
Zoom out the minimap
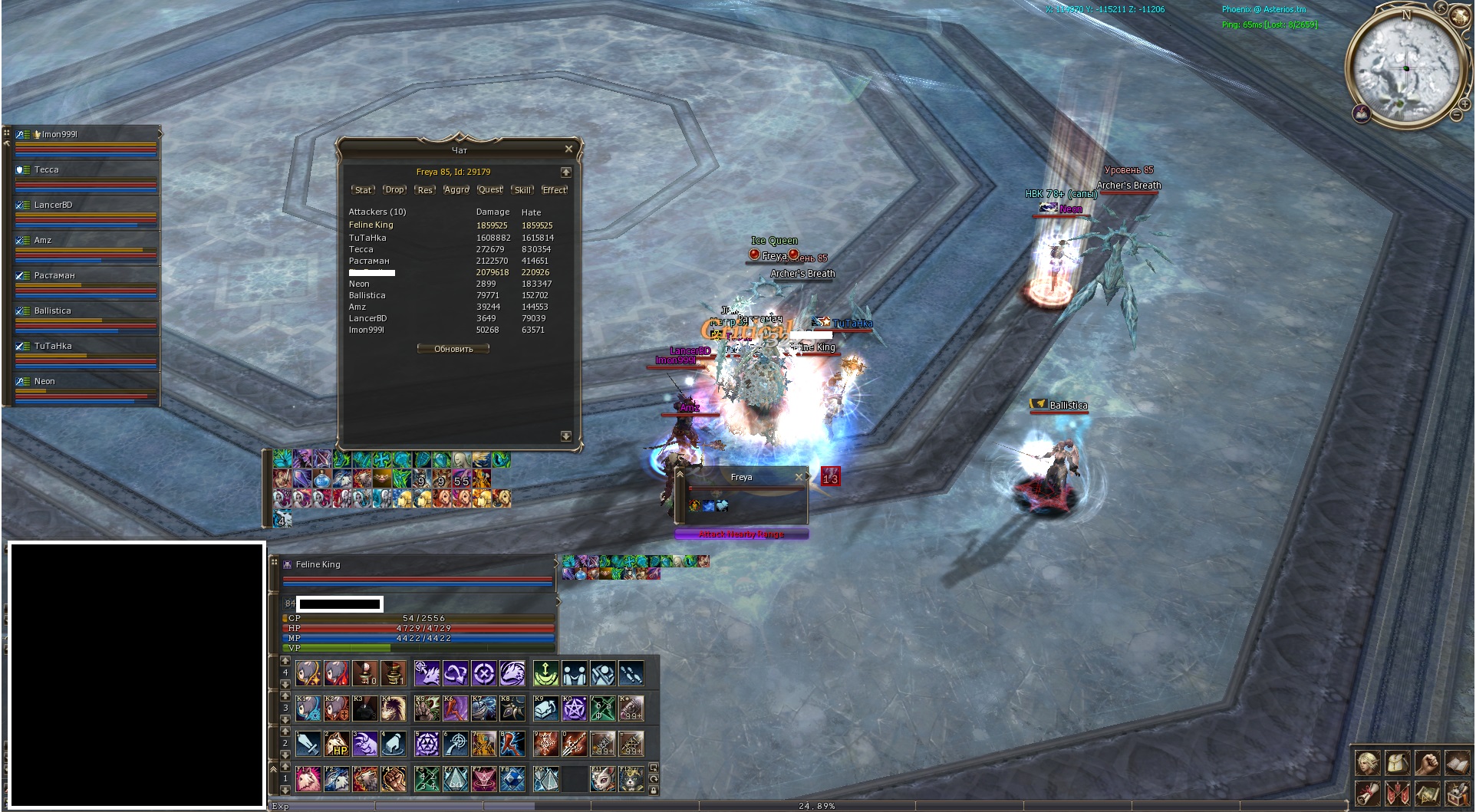click(1455, 115)
